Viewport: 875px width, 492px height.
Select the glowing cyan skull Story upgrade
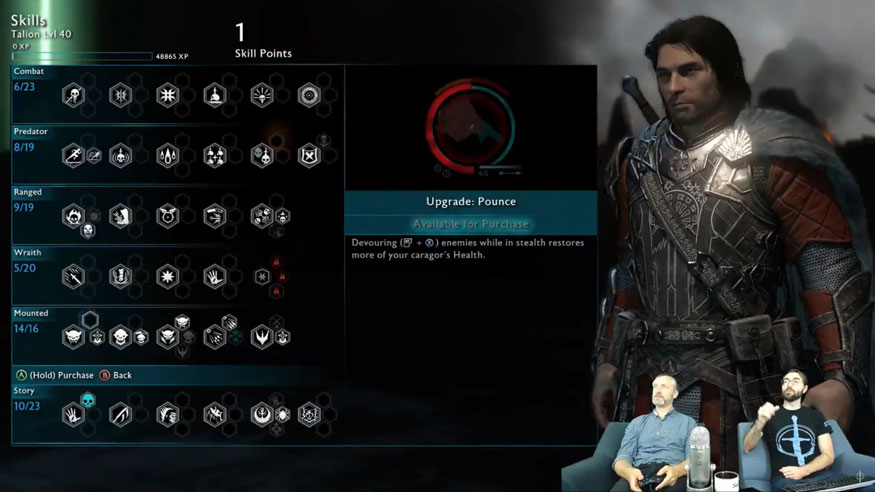point(88,400)
